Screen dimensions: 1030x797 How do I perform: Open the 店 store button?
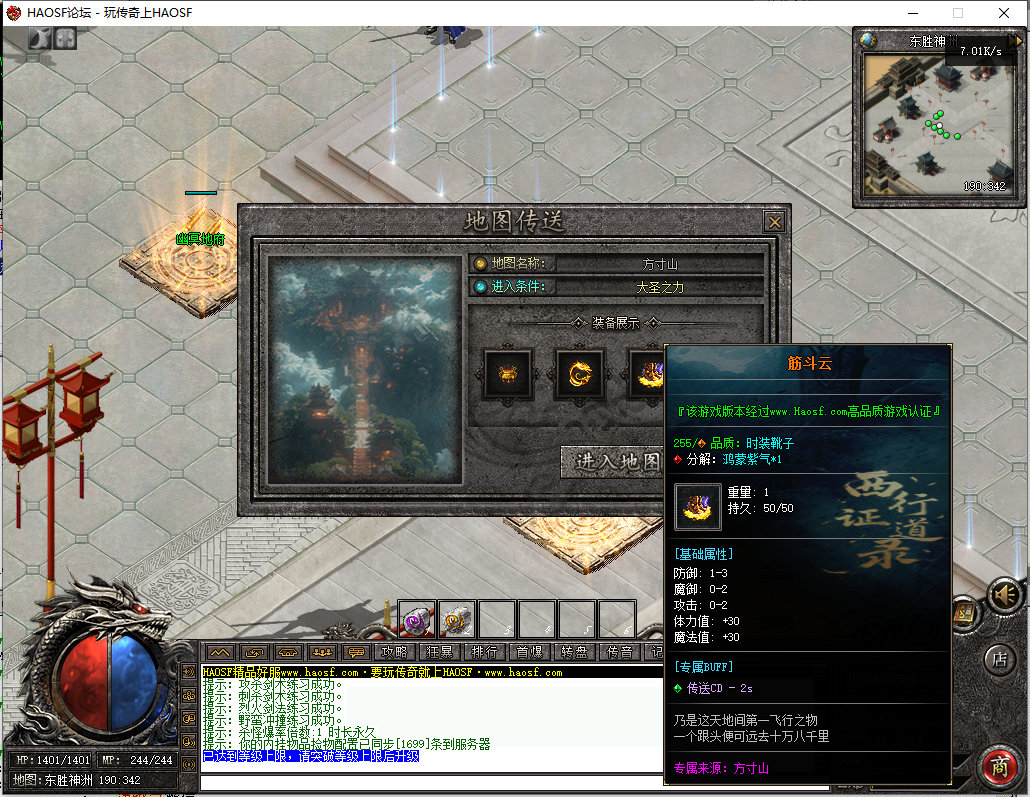[999, 659]
